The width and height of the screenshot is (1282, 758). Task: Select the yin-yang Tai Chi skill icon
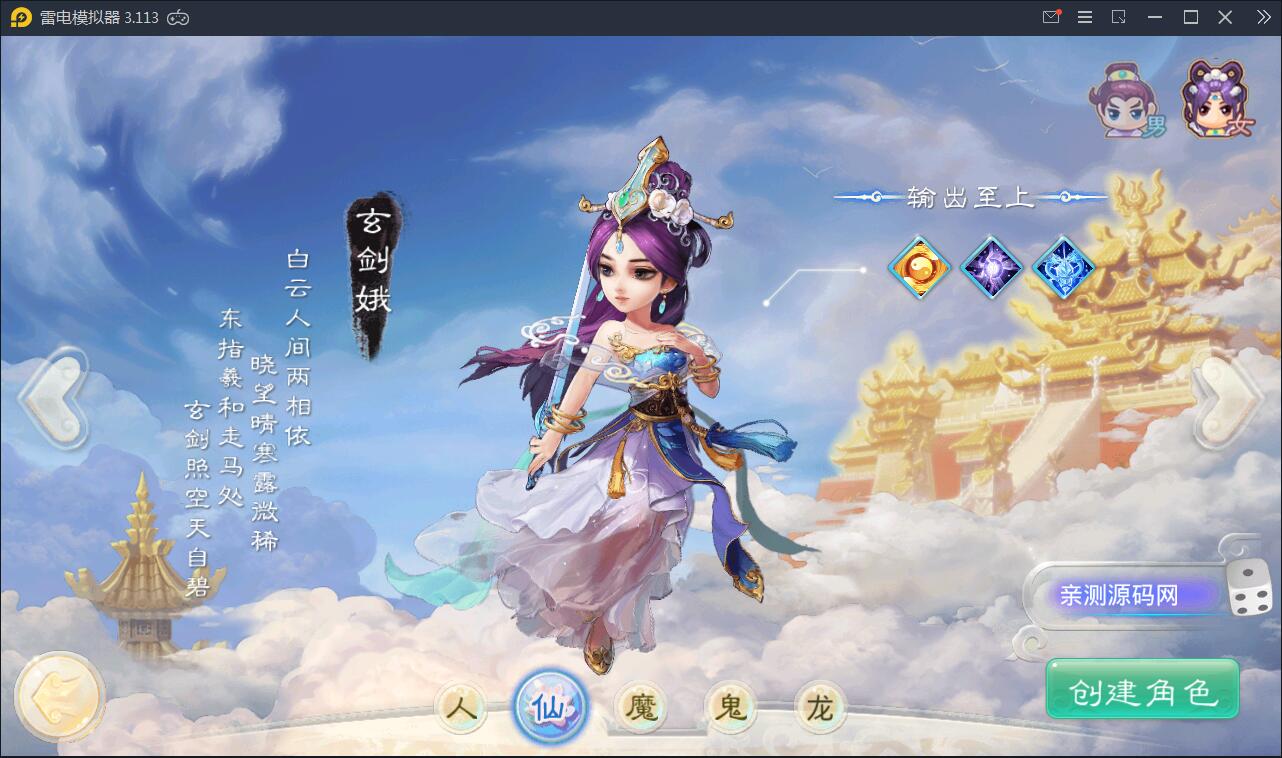click(919, 267)
